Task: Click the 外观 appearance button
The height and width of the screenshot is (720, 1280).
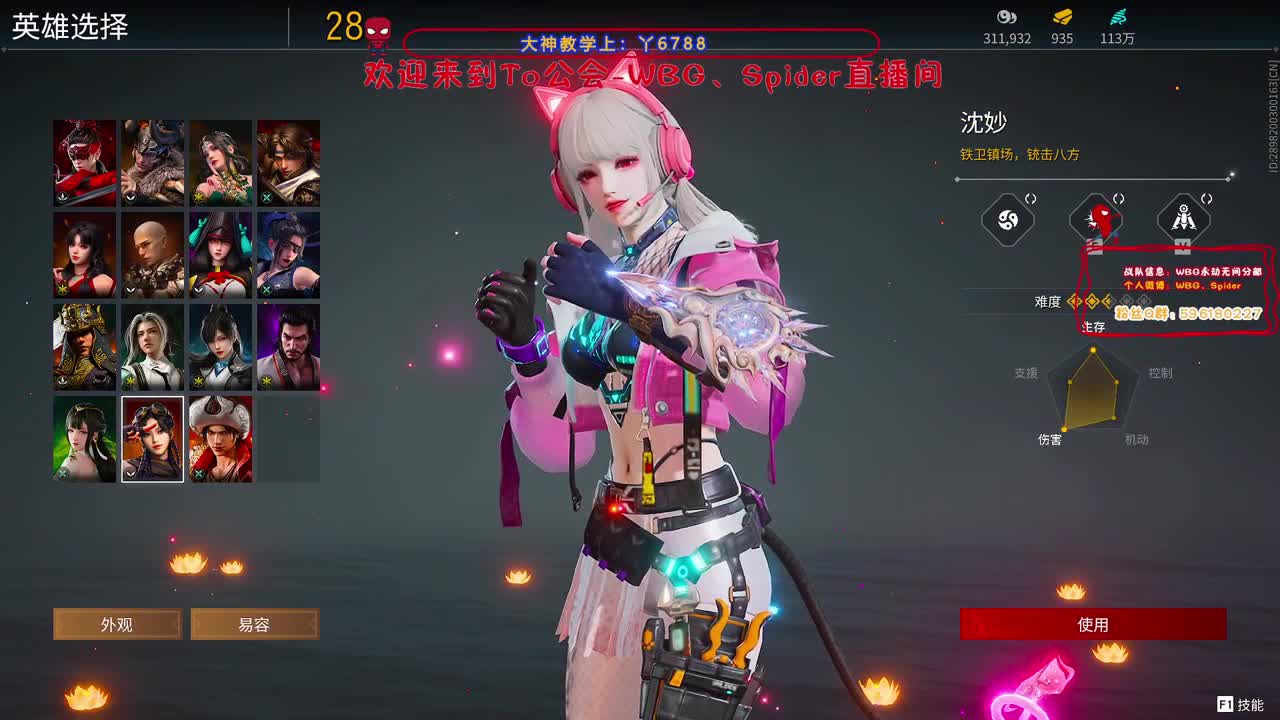Action: point(116,624)
